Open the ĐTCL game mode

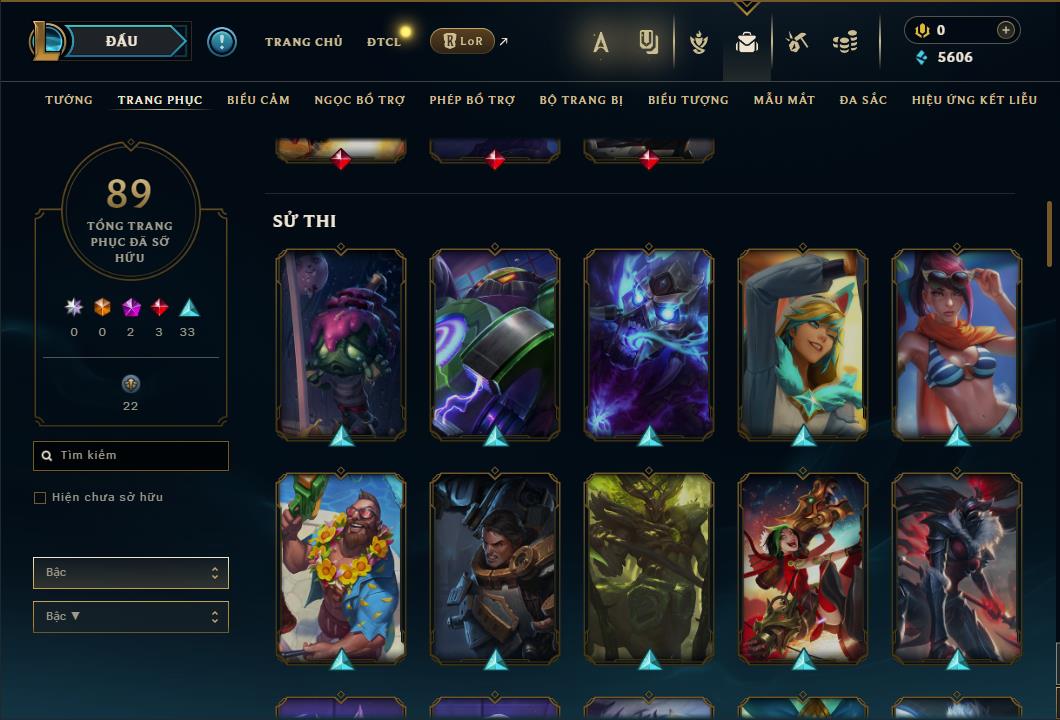click(383, 42)
